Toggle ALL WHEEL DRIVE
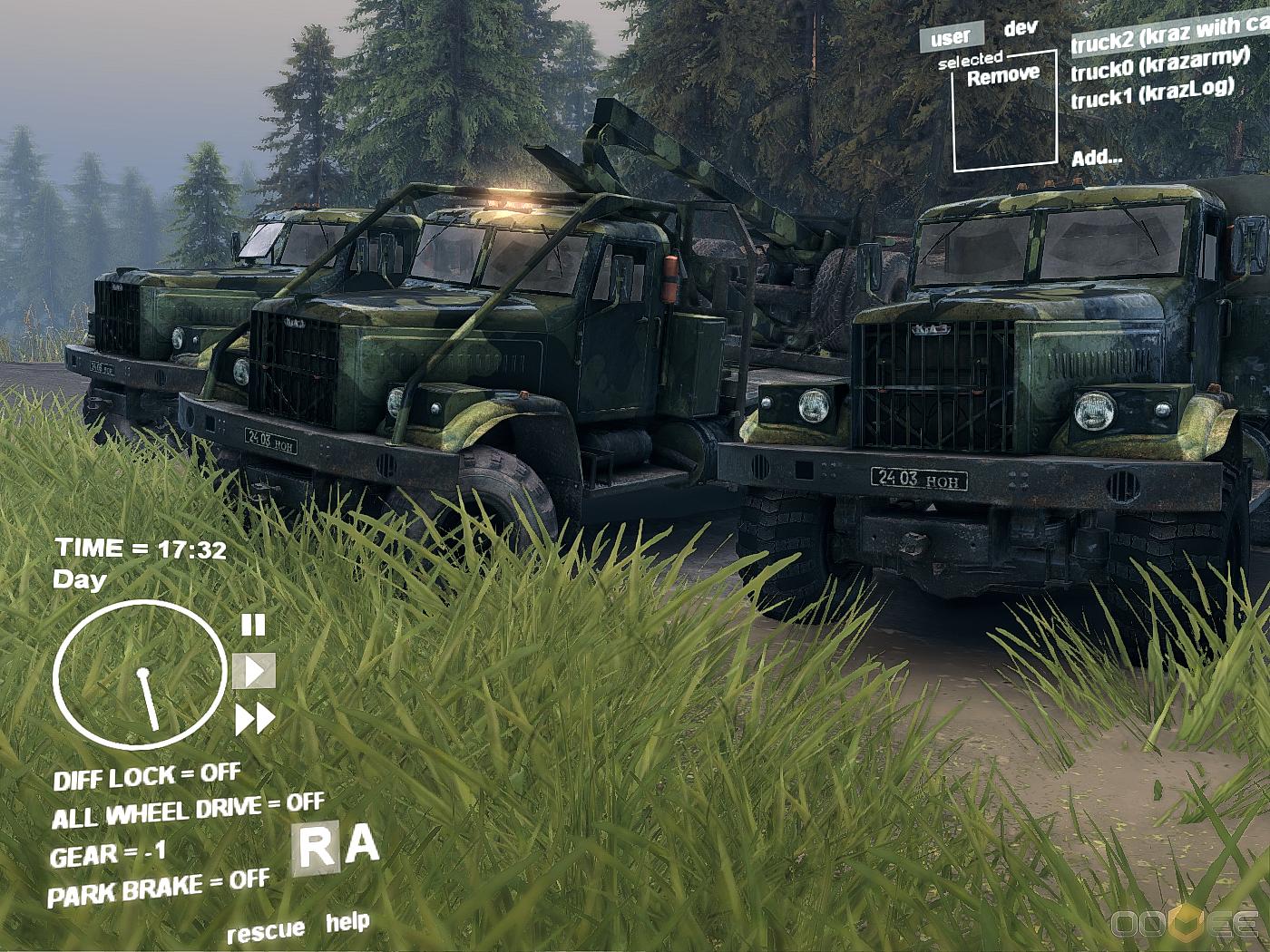Image resolution: width=1270 pixels, height=952 pixels. click(188, 811)
